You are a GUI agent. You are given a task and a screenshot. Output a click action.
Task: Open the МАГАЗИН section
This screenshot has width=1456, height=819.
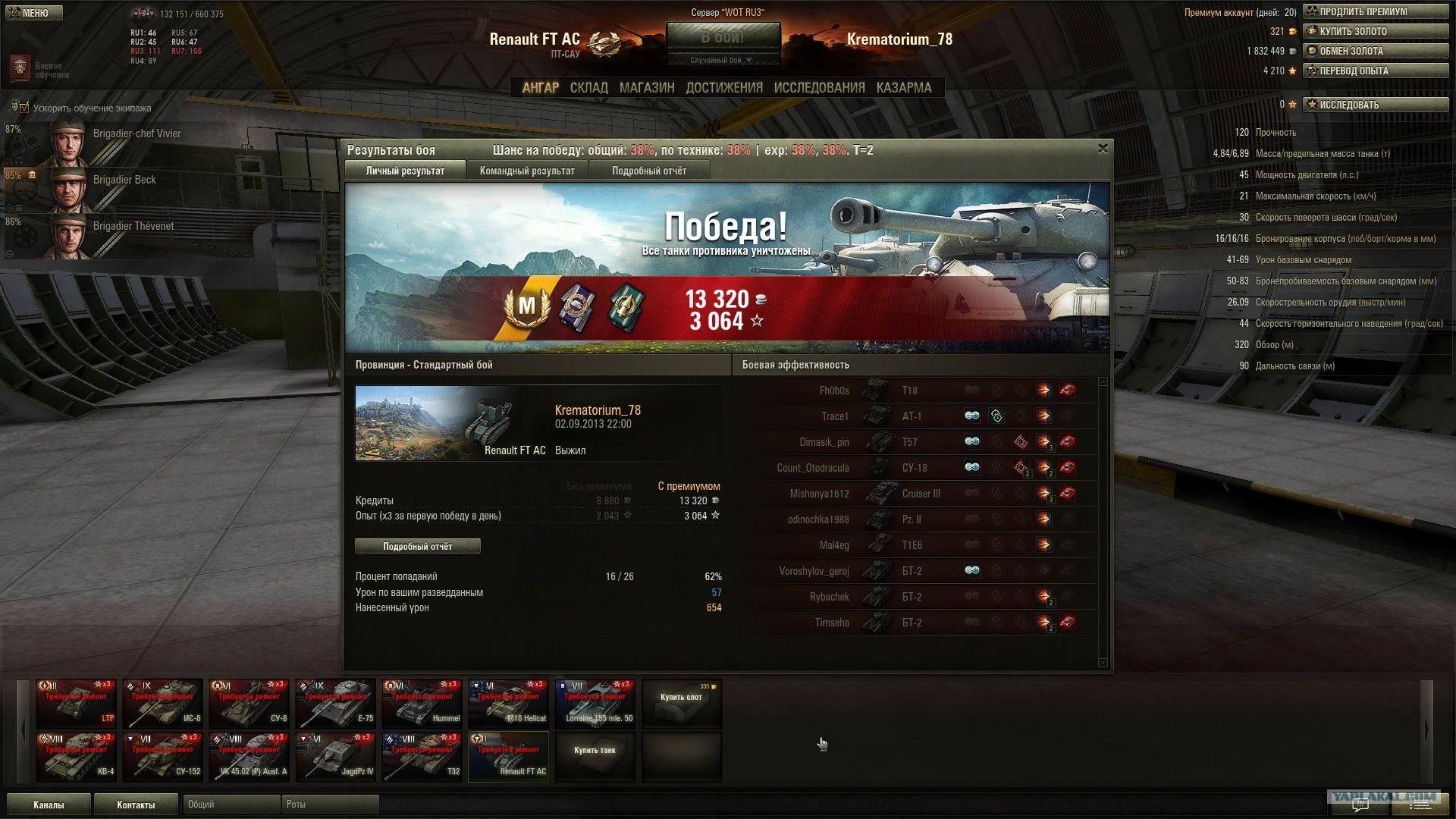pyautogui.click(x=646, y=88)
